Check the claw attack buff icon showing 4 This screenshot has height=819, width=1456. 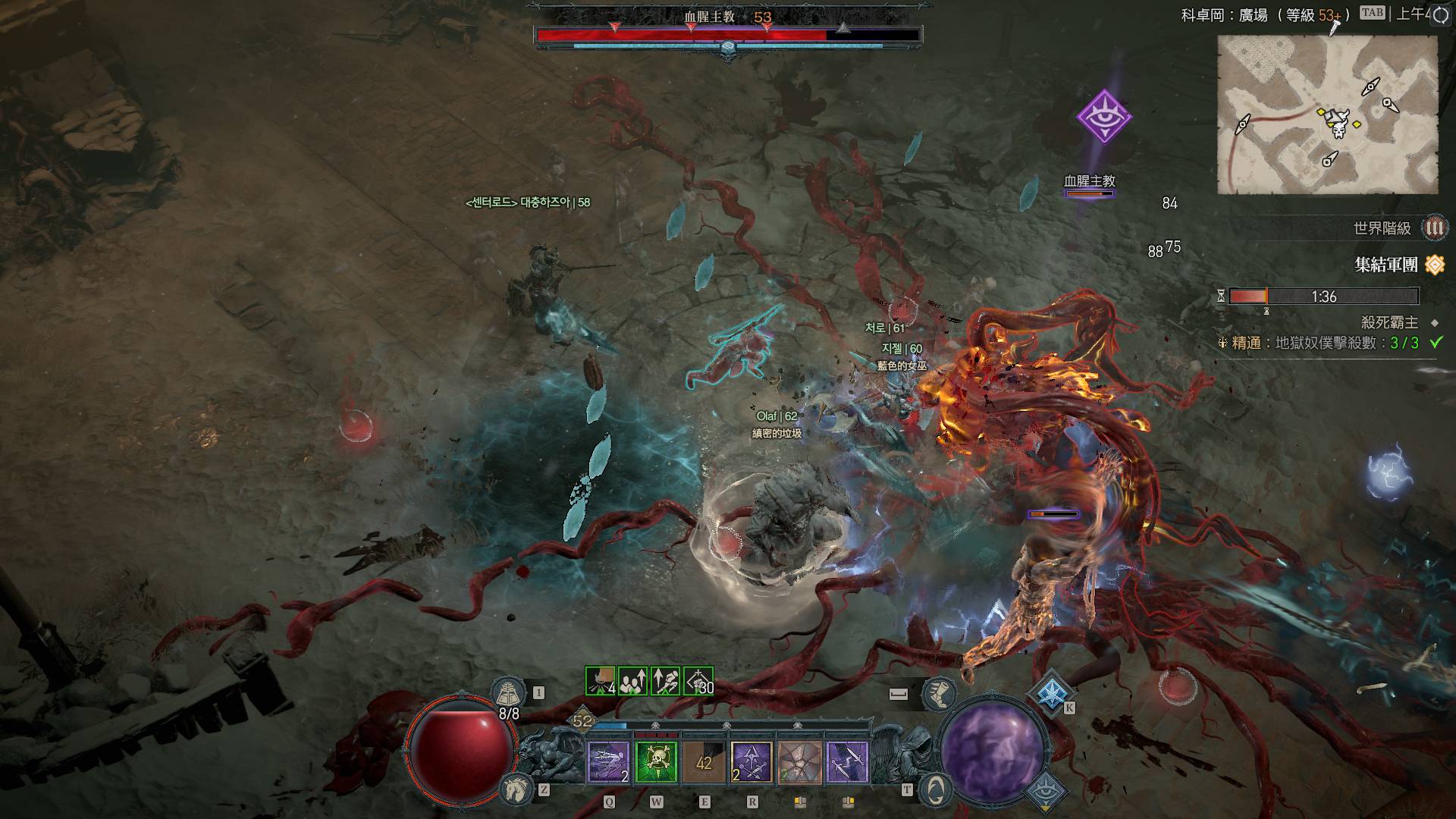(601, 681)
